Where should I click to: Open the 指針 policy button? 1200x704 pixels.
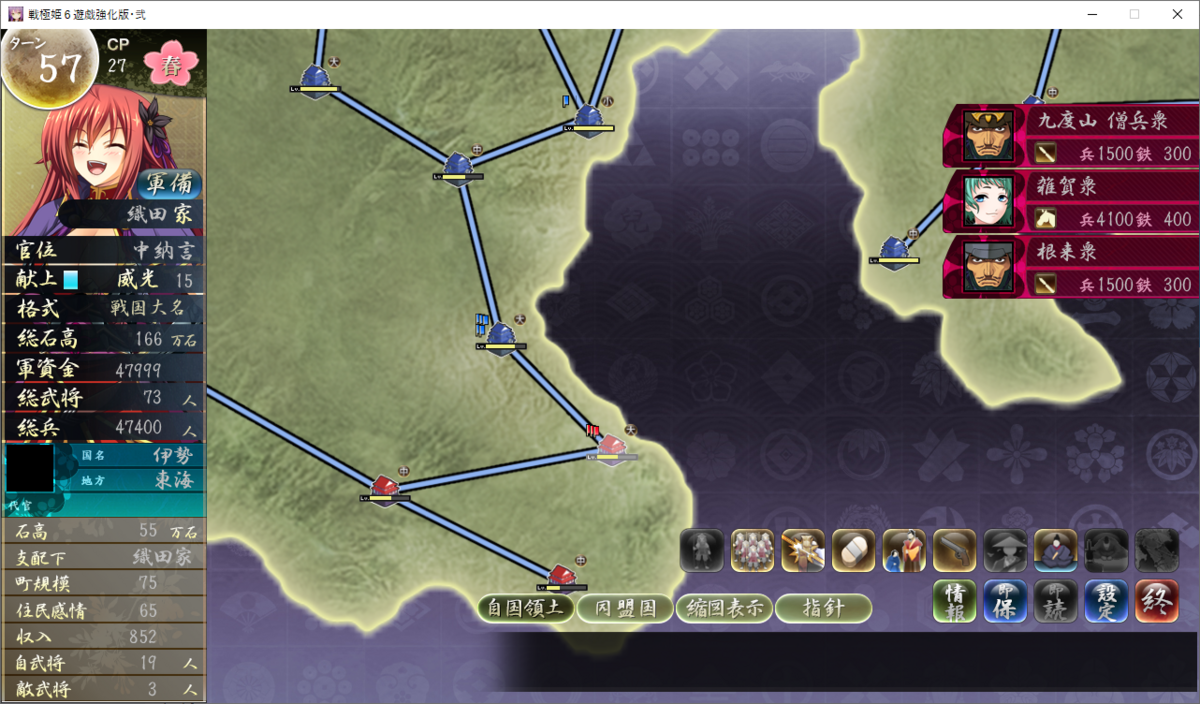coord(823,607)
